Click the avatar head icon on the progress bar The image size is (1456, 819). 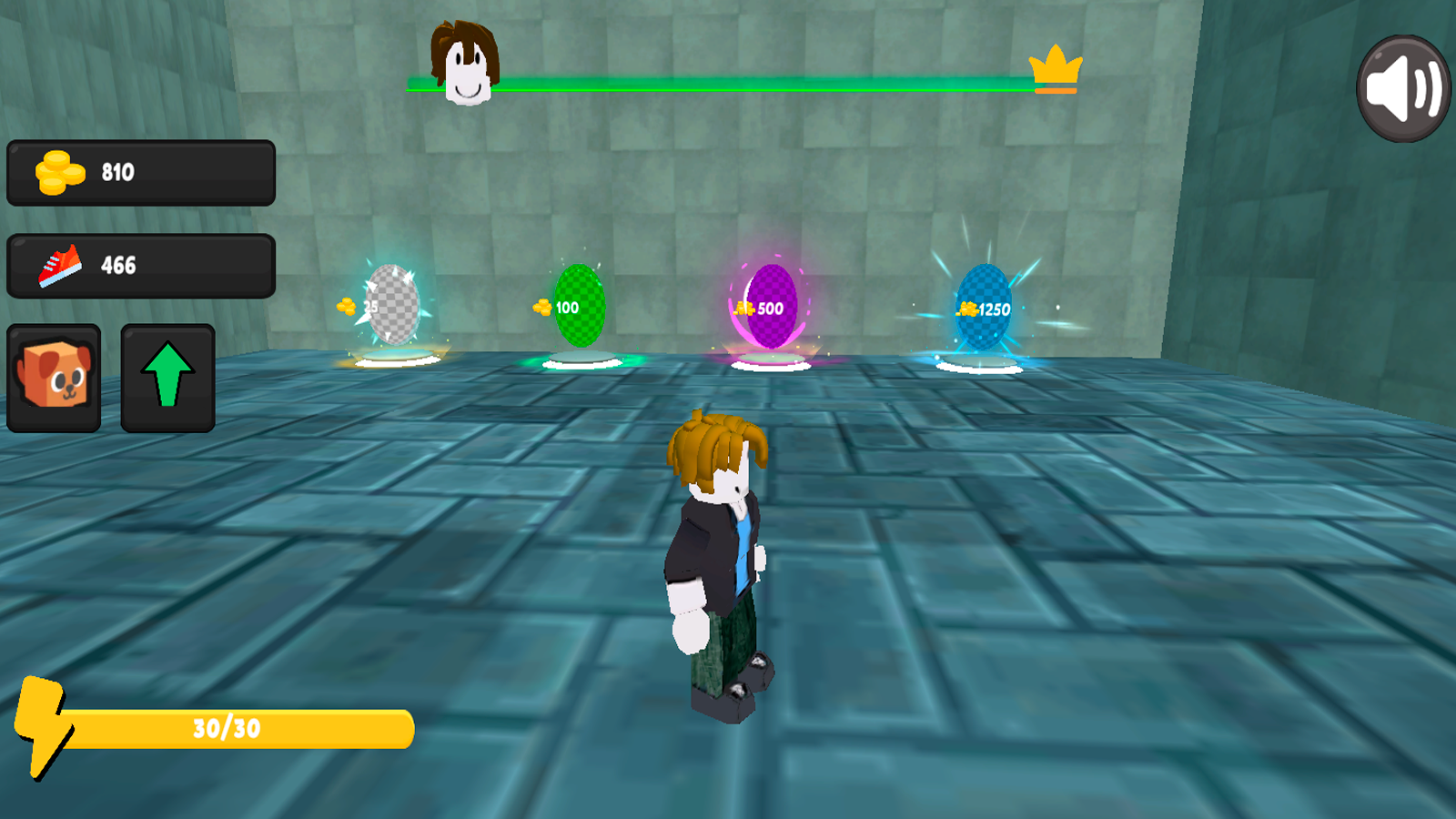click(466, 64)
